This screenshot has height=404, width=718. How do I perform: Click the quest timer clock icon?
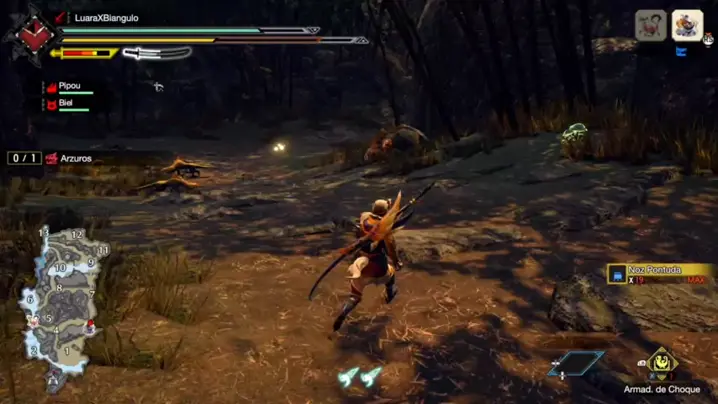(29, 34)
